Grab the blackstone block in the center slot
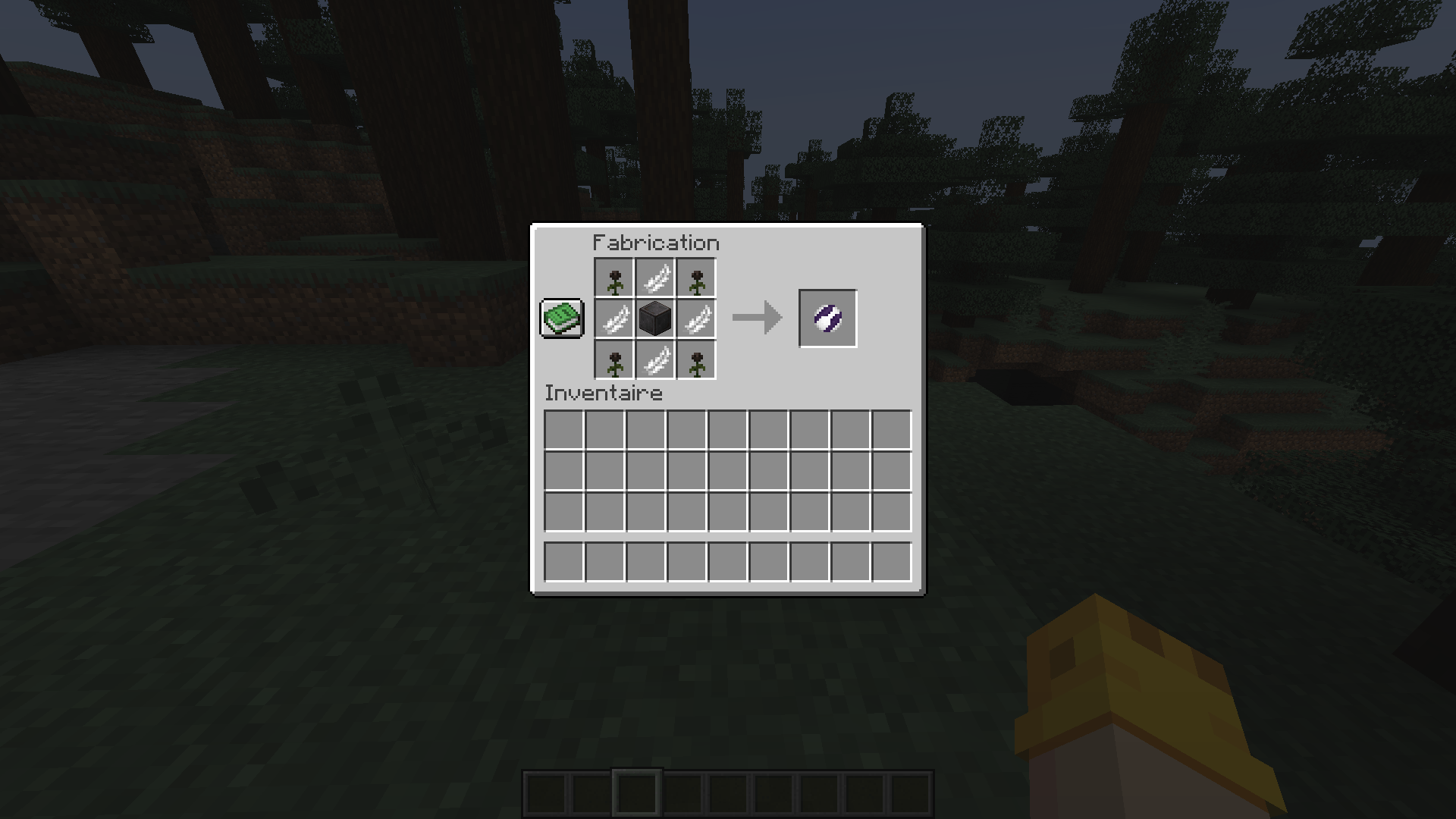This screenshot has width=1456, height=819. tap(654, 318)
